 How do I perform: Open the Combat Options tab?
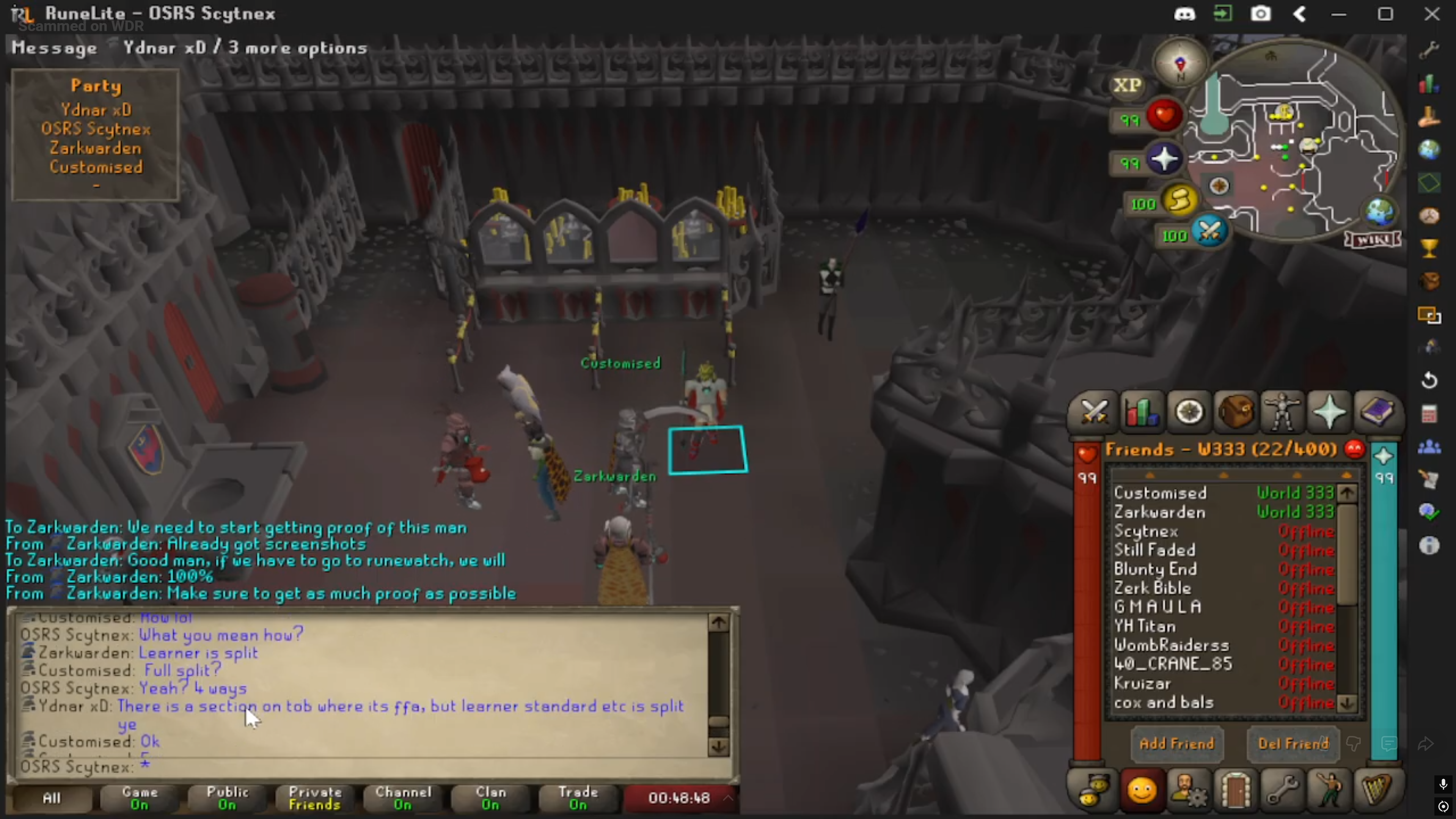1093,412
